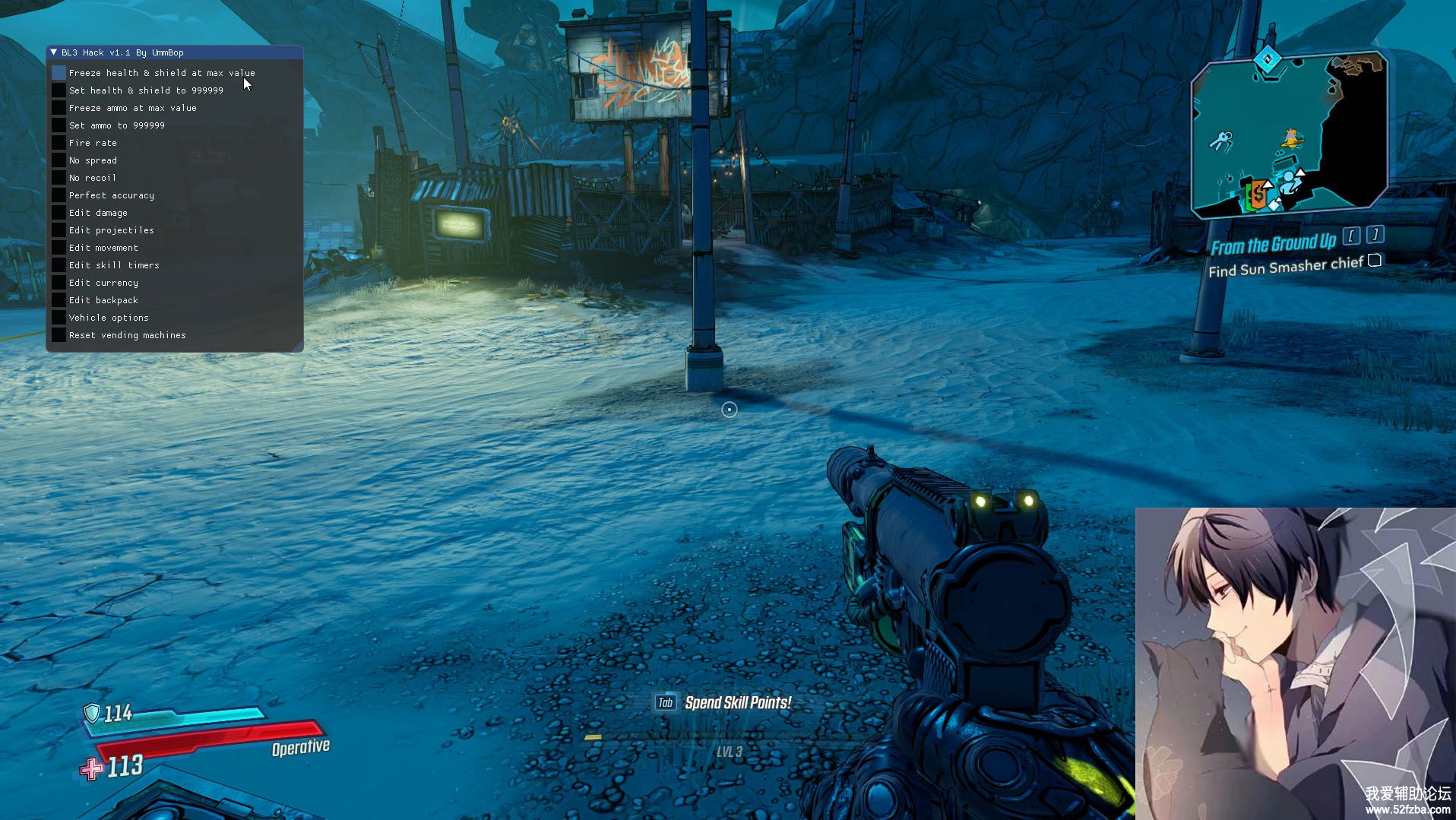Activate the No spread cheat

pos(59,160)
